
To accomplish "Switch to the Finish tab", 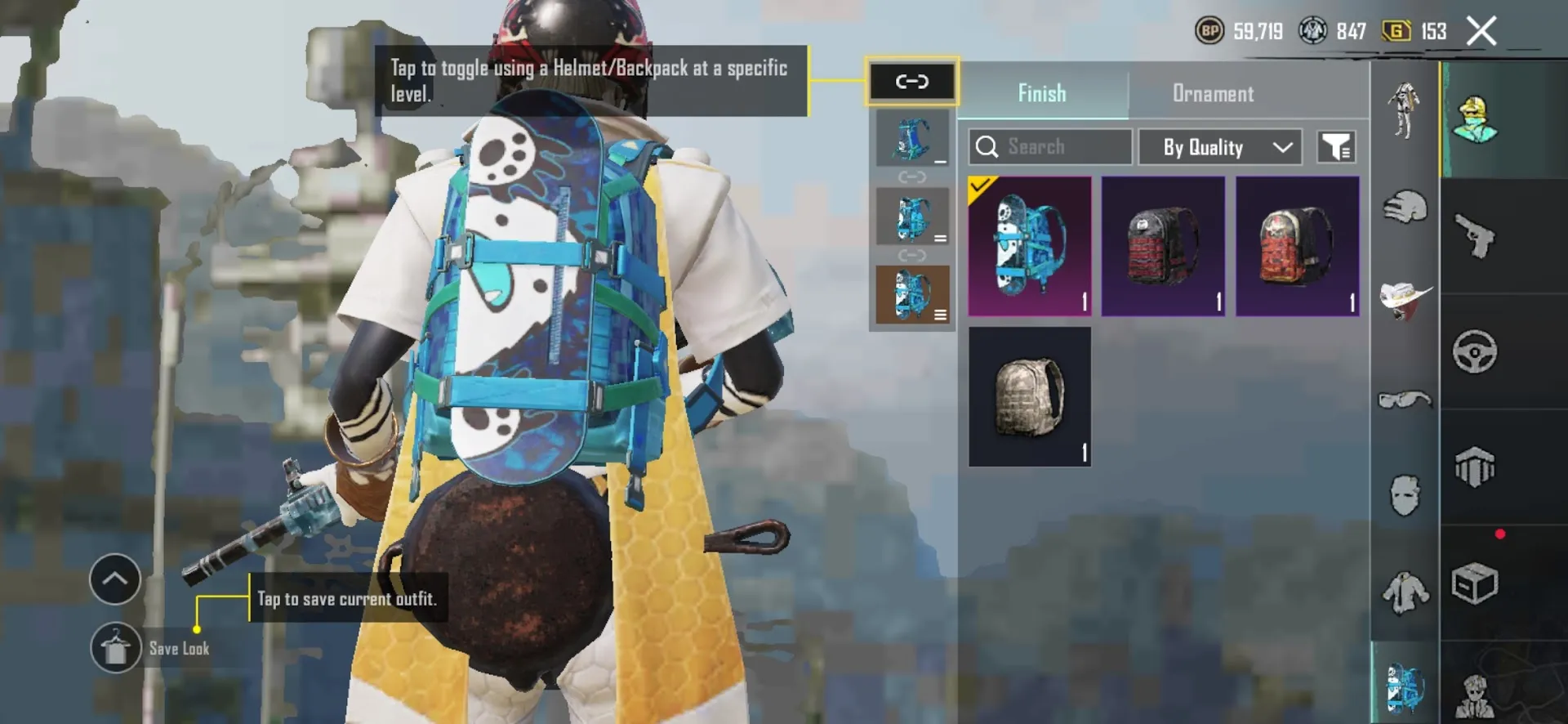I will (x=1042, y=93).
